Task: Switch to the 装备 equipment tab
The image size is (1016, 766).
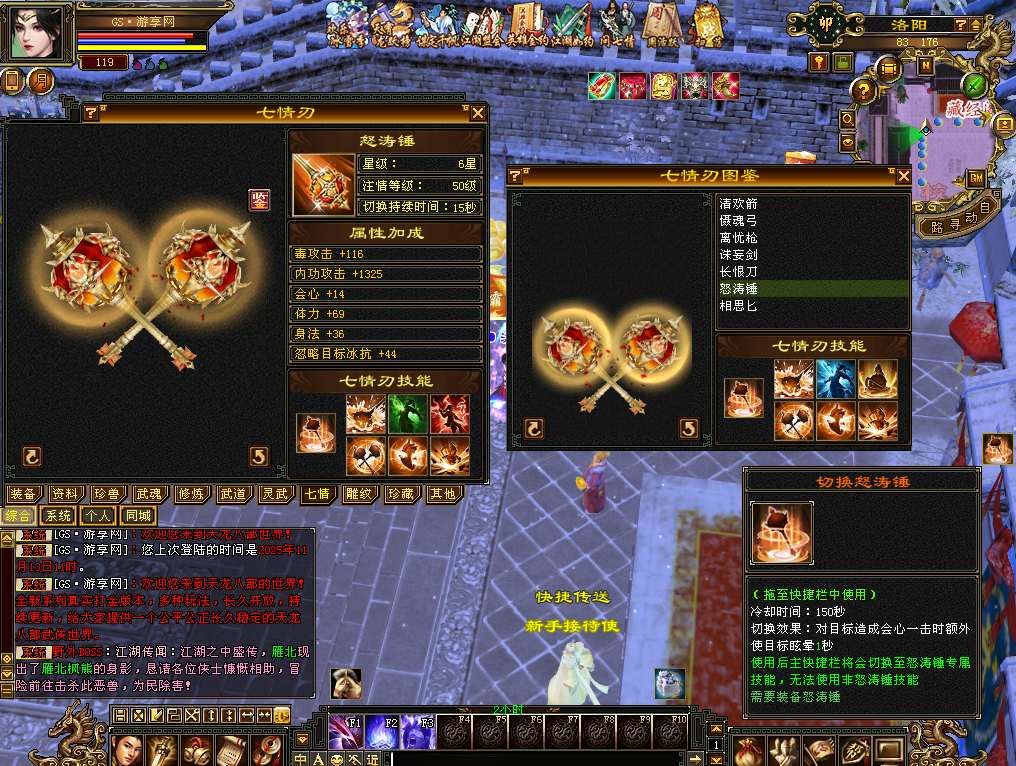Action: 23,494
